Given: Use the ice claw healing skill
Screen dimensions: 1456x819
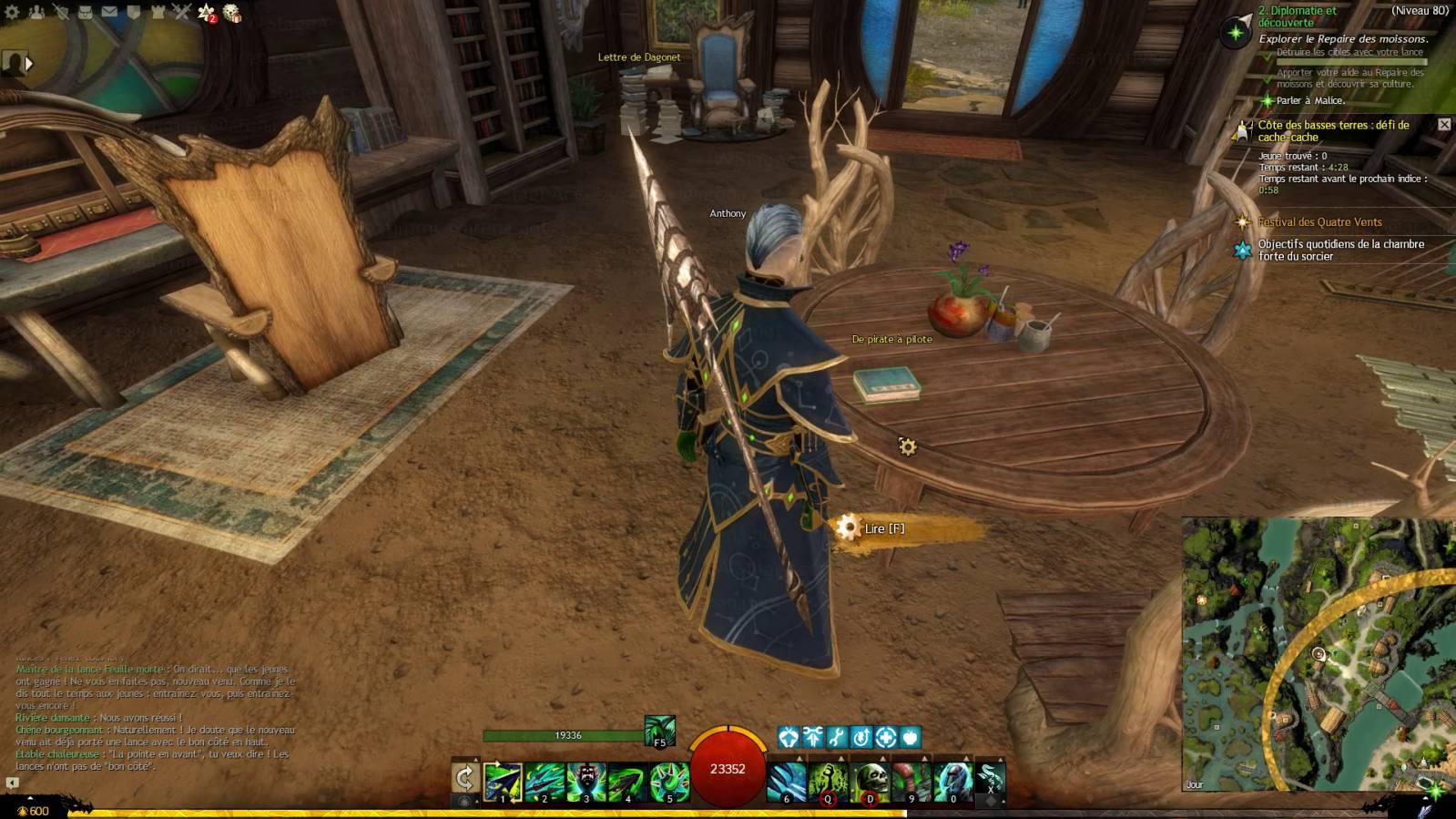Looking at the screenshot, I should click(787, 782).
